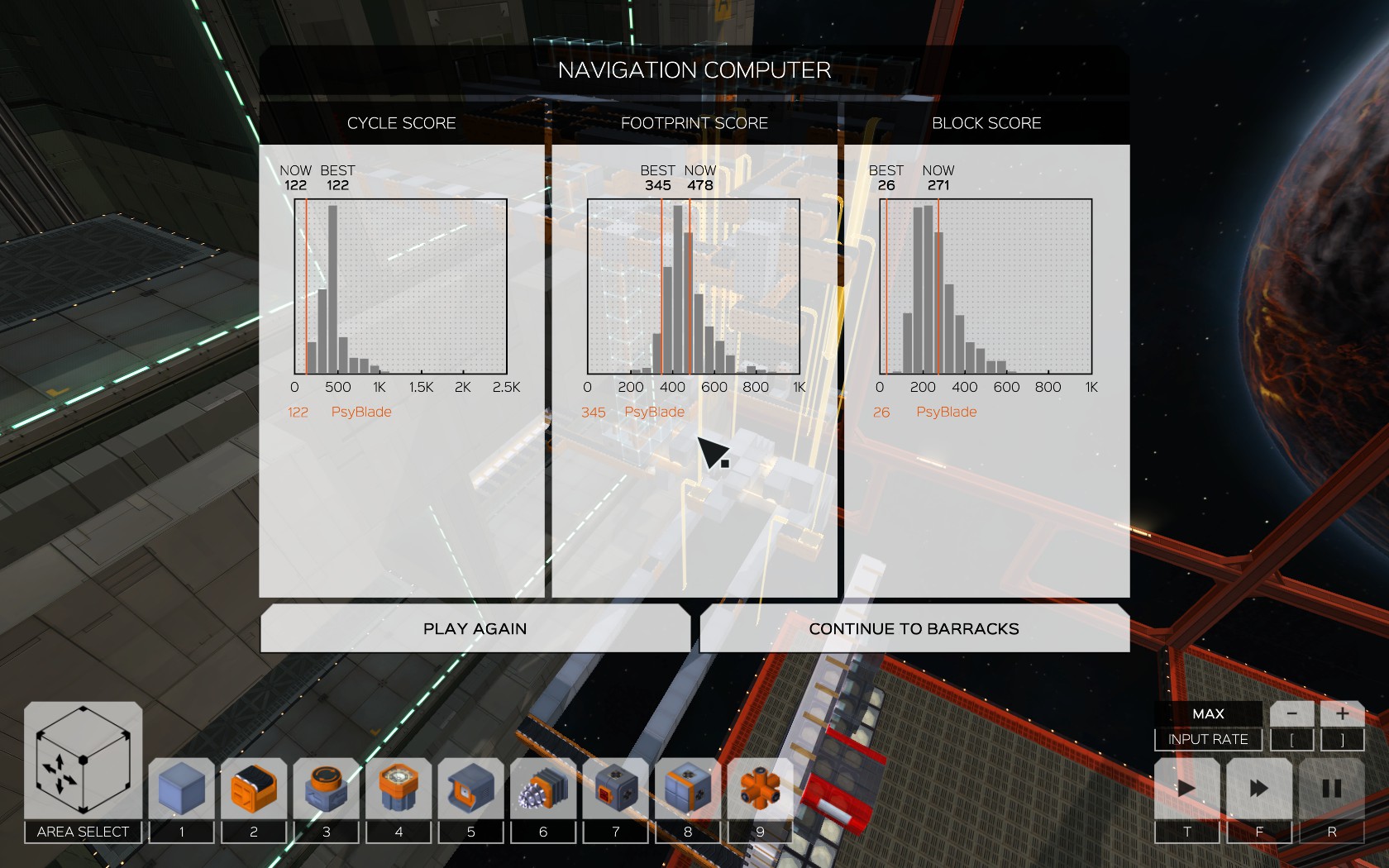Click the pause simulation button
1389x868 pixels.
pyautogui.click(x=1331, y=788)
